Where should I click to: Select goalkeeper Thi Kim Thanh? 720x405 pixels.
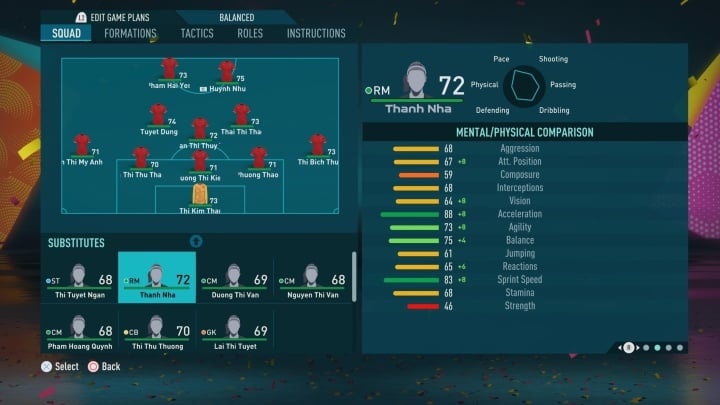pos(198,194)
